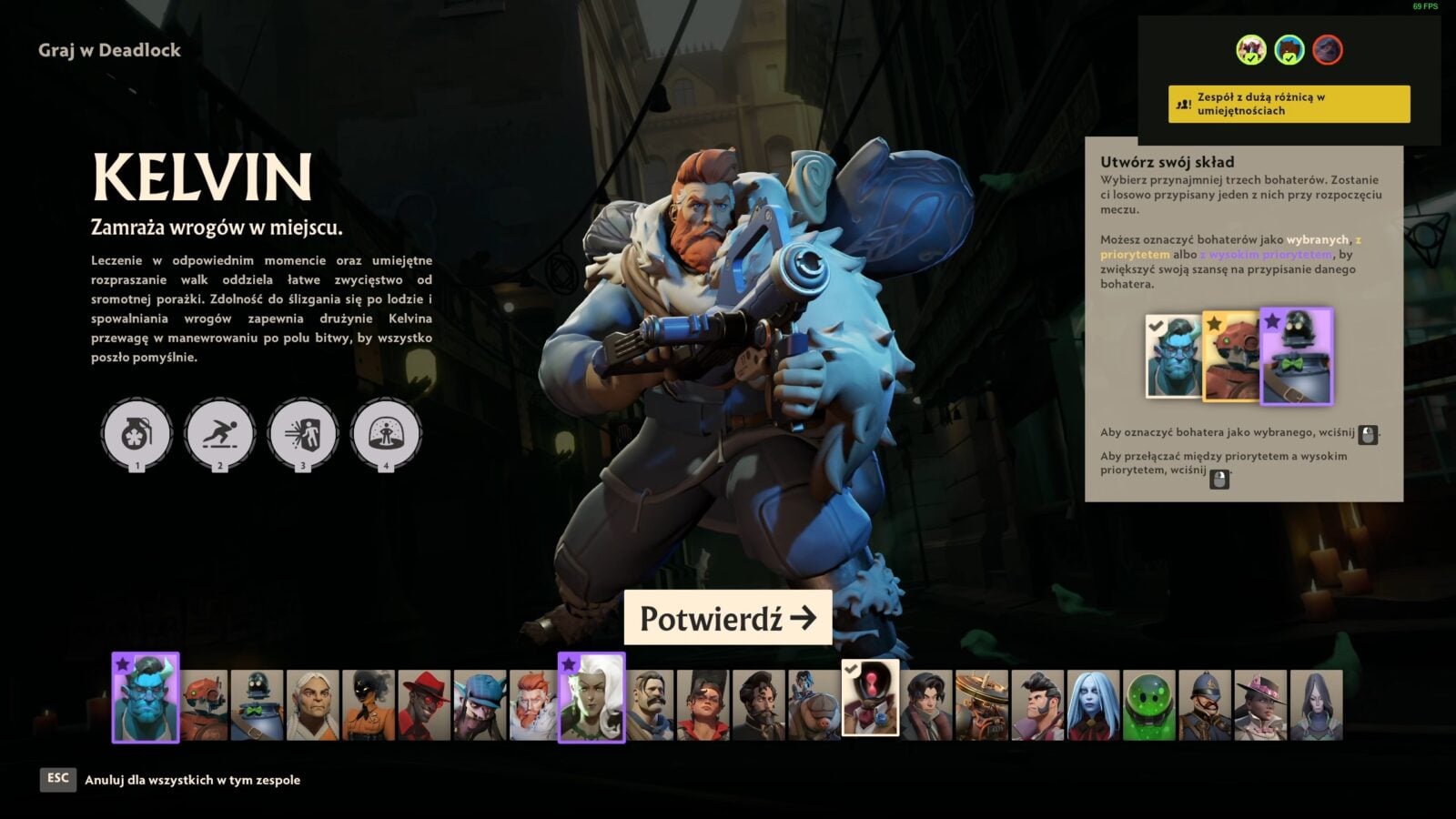Pick Infernus in the red hat
1456x819 pixels.
click(424, 705)
